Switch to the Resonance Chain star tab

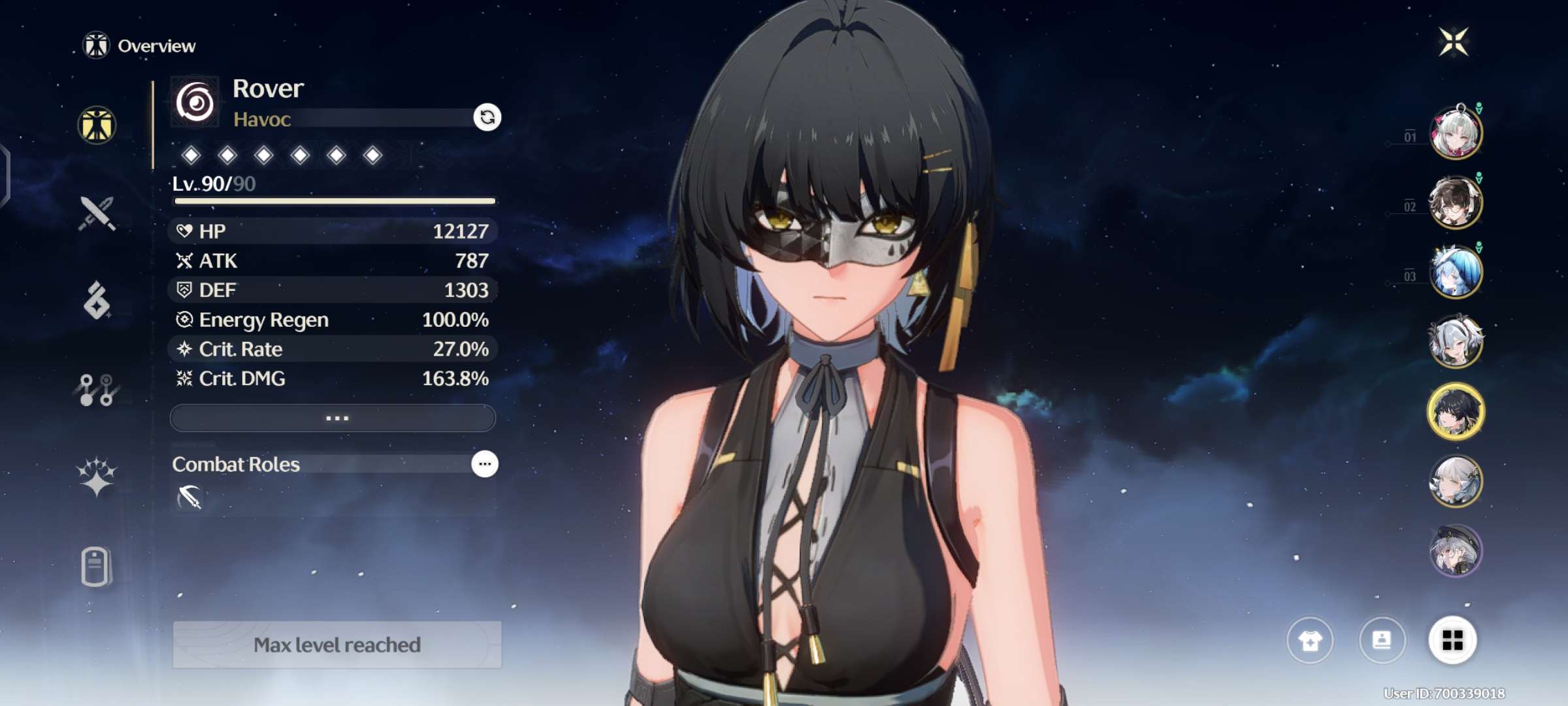coord(97,476)
